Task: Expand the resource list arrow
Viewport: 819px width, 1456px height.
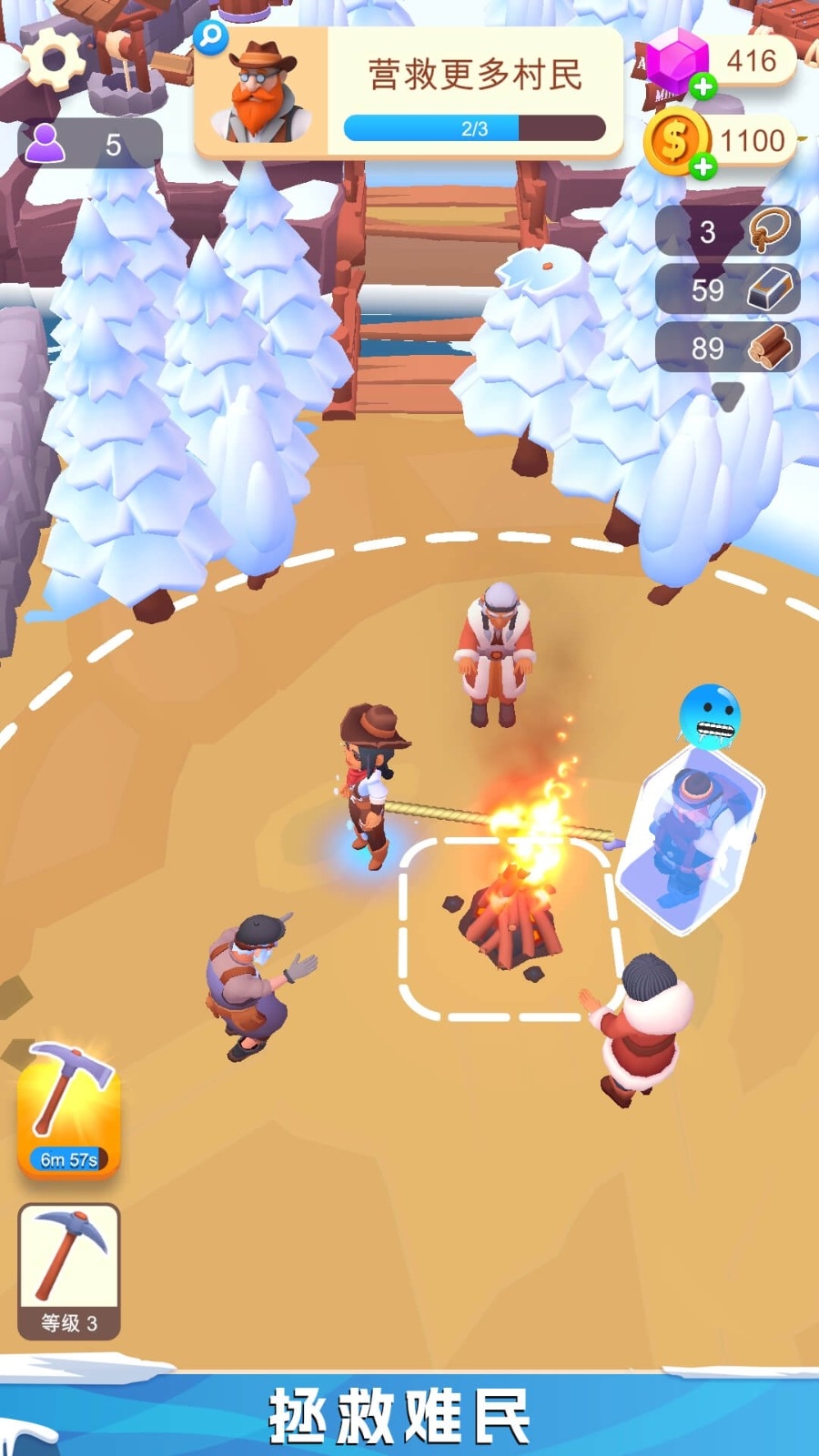Action: pyautogui.click(x=728, y=396)
